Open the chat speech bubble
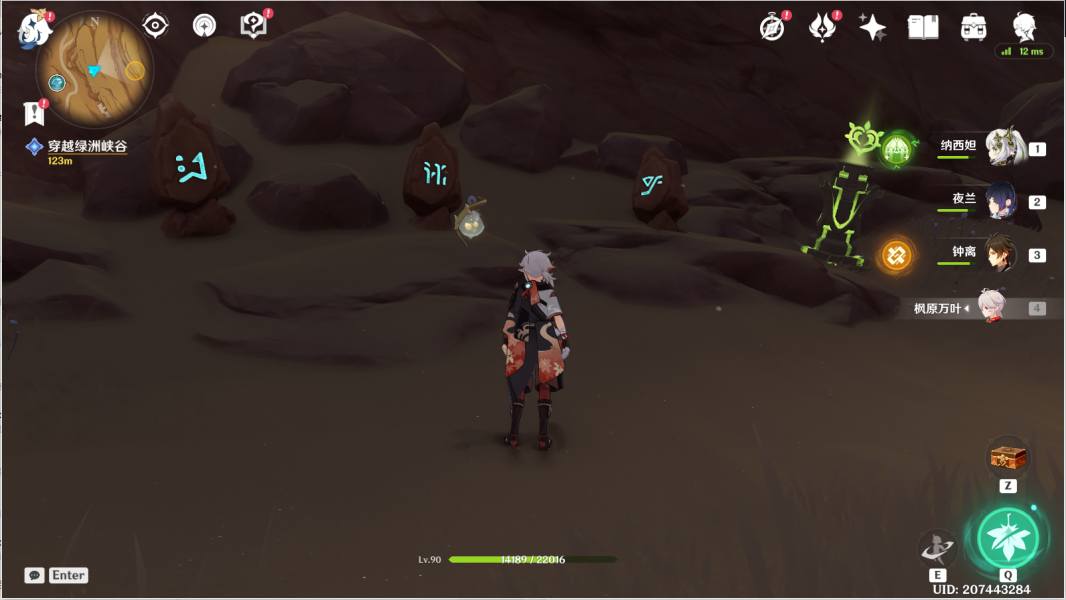 coord(34,575)
